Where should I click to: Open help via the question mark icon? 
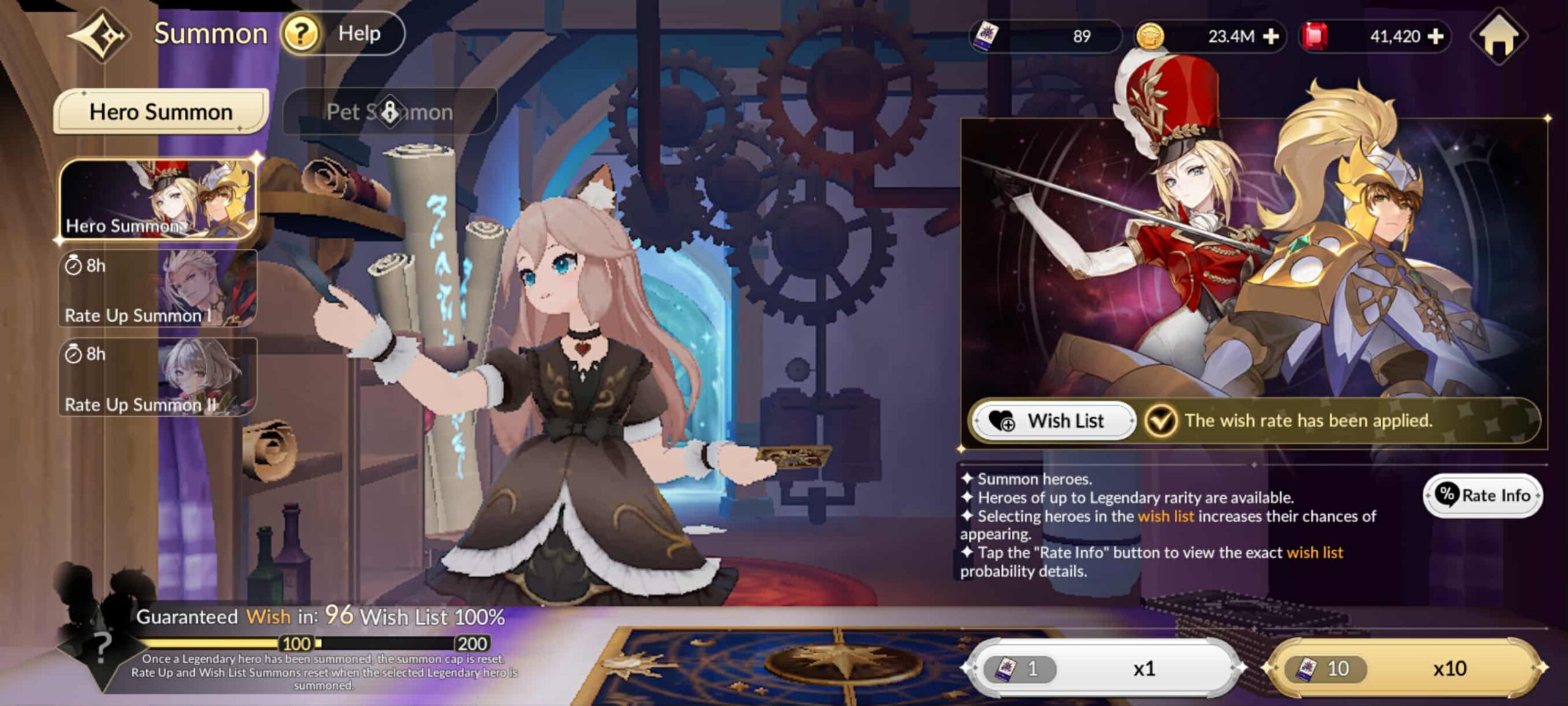pyautogui.click(x=300, y=34)
